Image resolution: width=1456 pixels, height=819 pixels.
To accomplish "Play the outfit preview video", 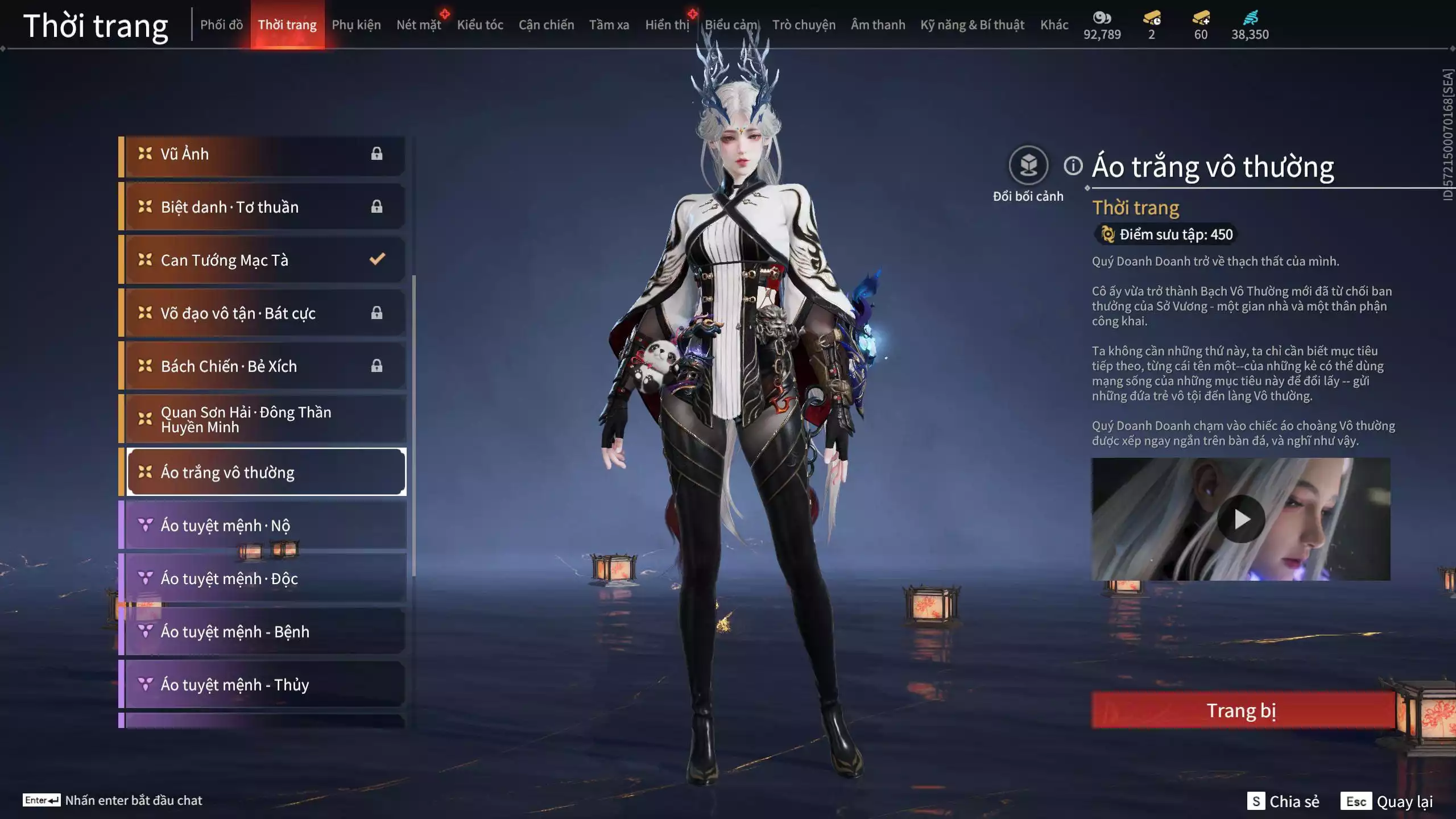I will (1241, 519).
